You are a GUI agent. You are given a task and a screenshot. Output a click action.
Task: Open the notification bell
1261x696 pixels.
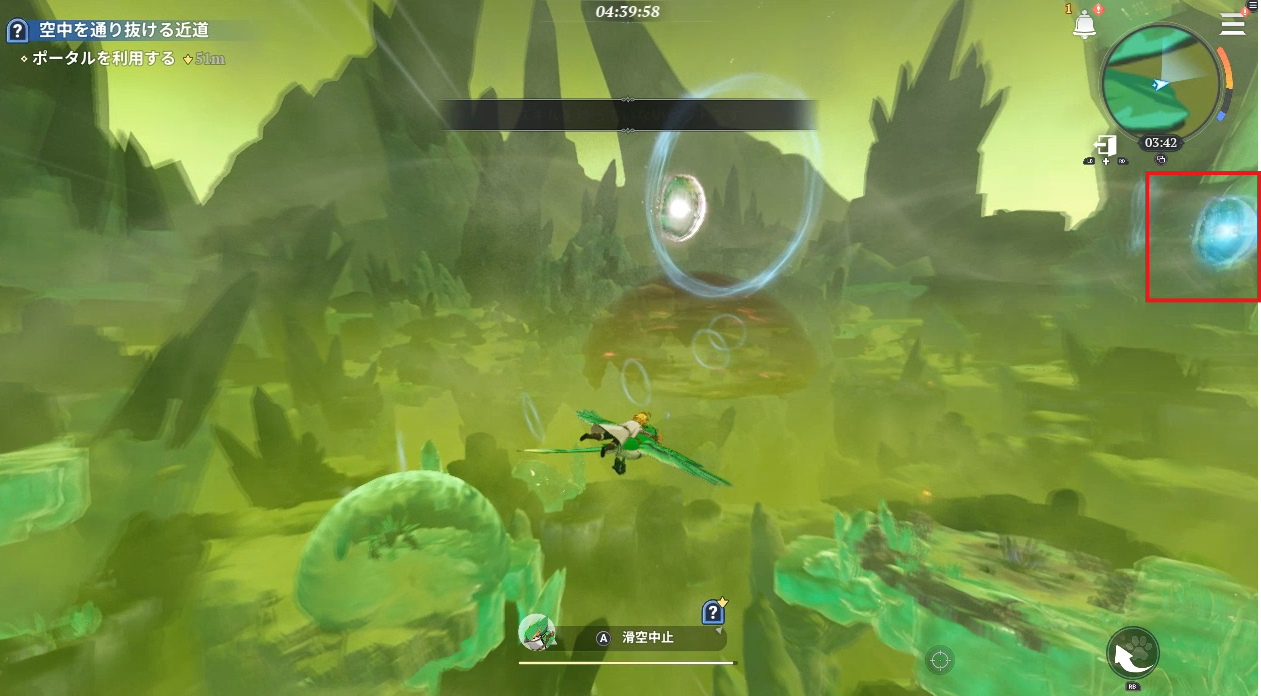click(x=1083, y=25)
